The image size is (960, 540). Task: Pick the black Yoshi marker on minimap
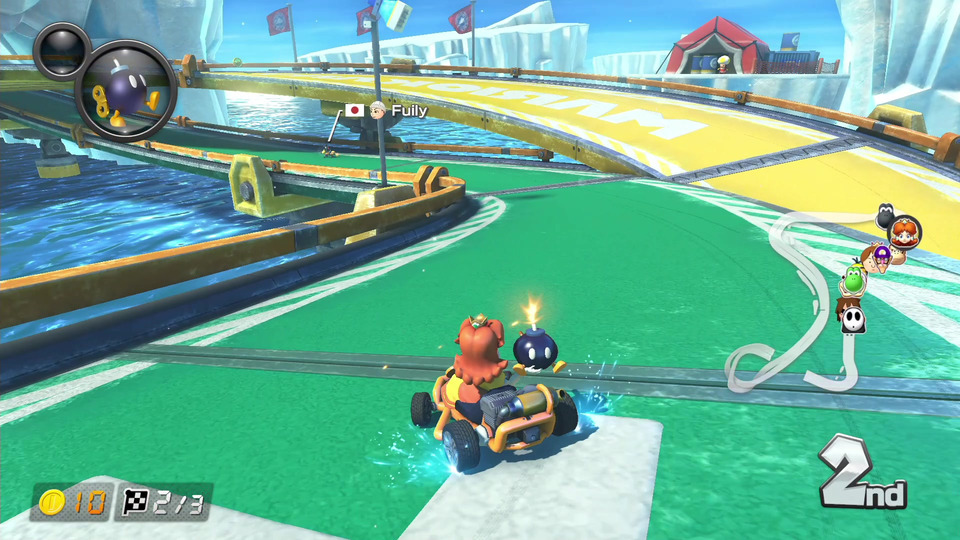point(886,213)
